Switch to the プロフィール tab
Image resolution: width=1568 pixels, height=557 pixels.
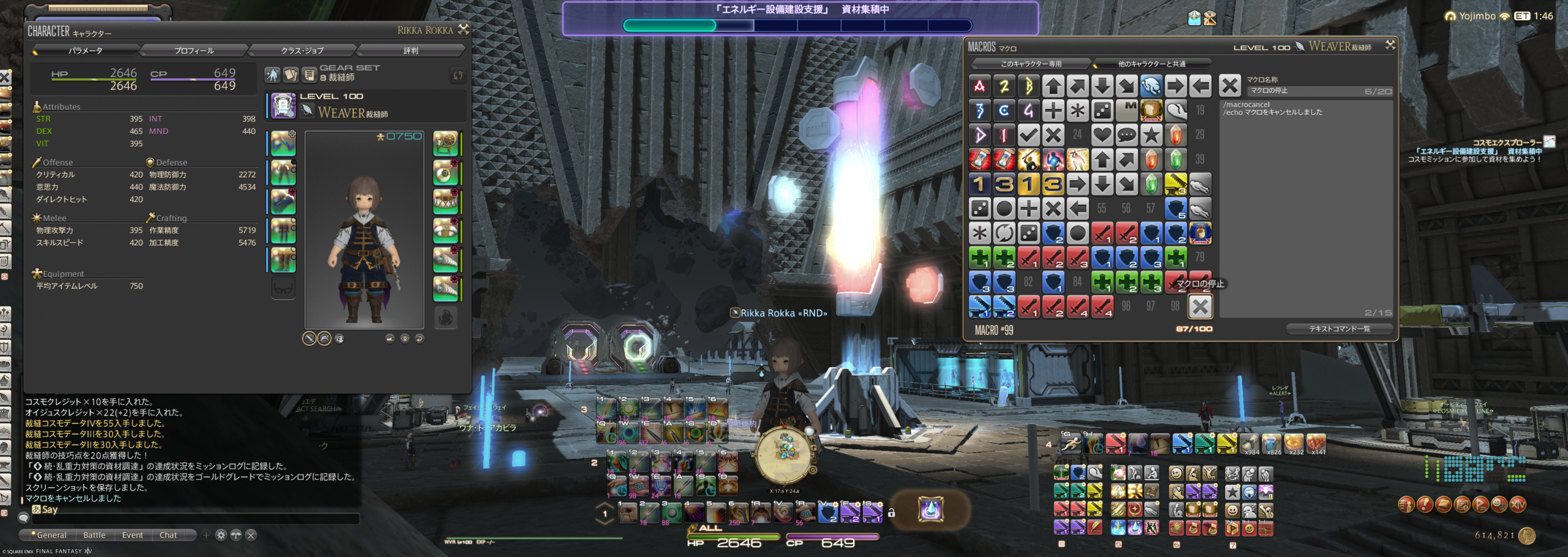[194, 51]
